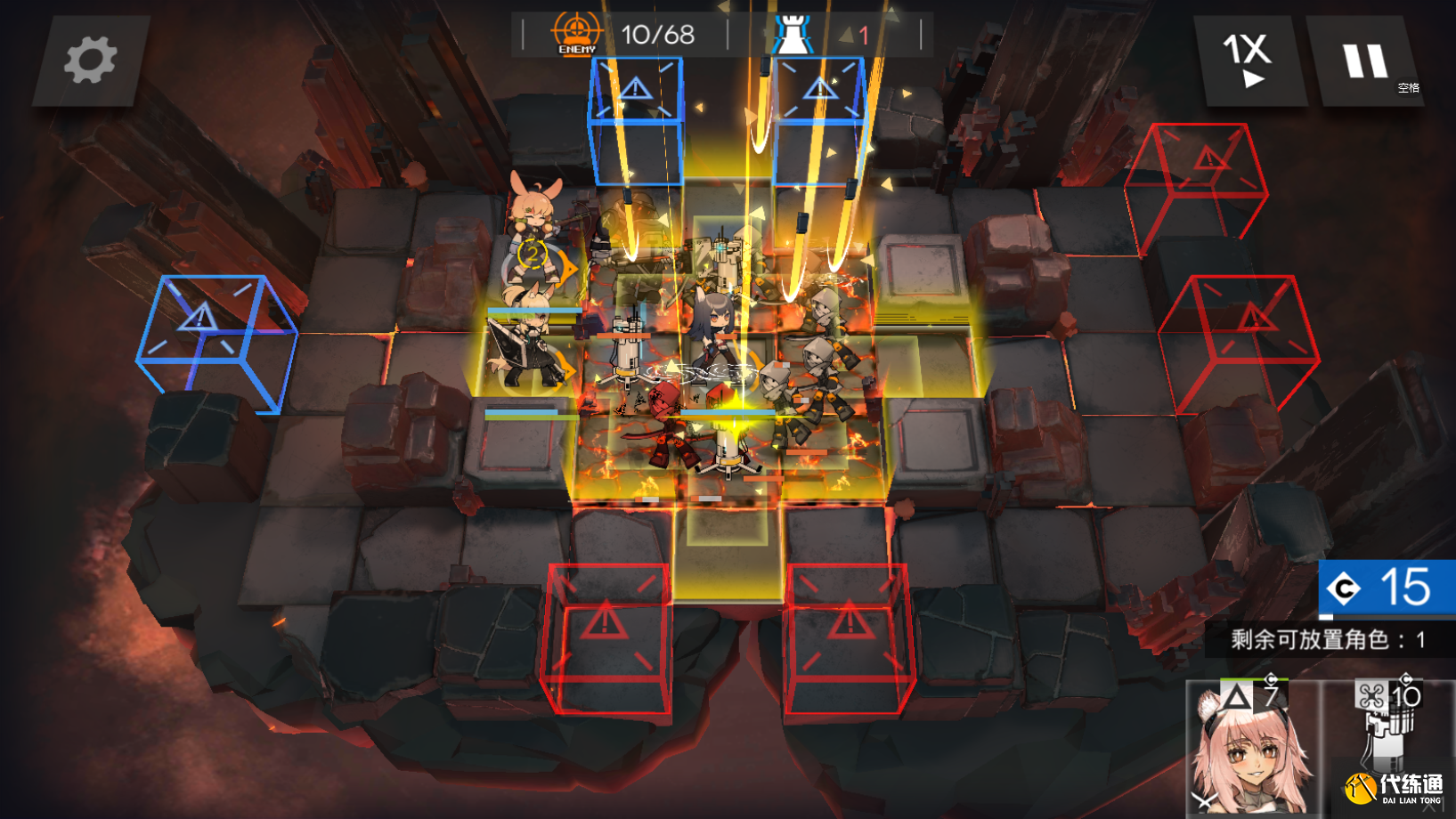Open the gear settings menu
The image size is (1456, 819).
(x=90, y=61)
